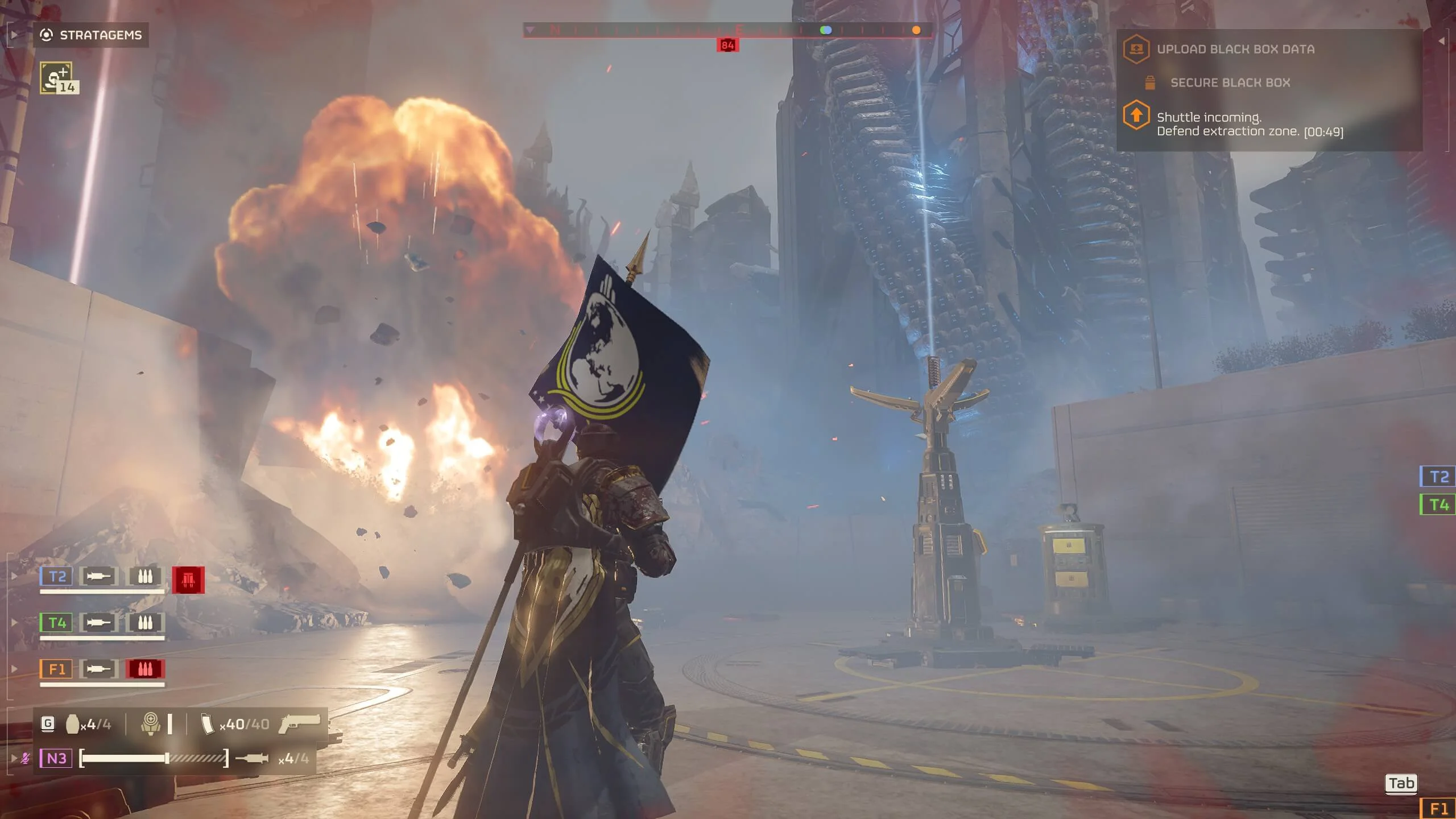Select squad member T2 in the squad list
1456x819 pixels.
click(56, 577)
